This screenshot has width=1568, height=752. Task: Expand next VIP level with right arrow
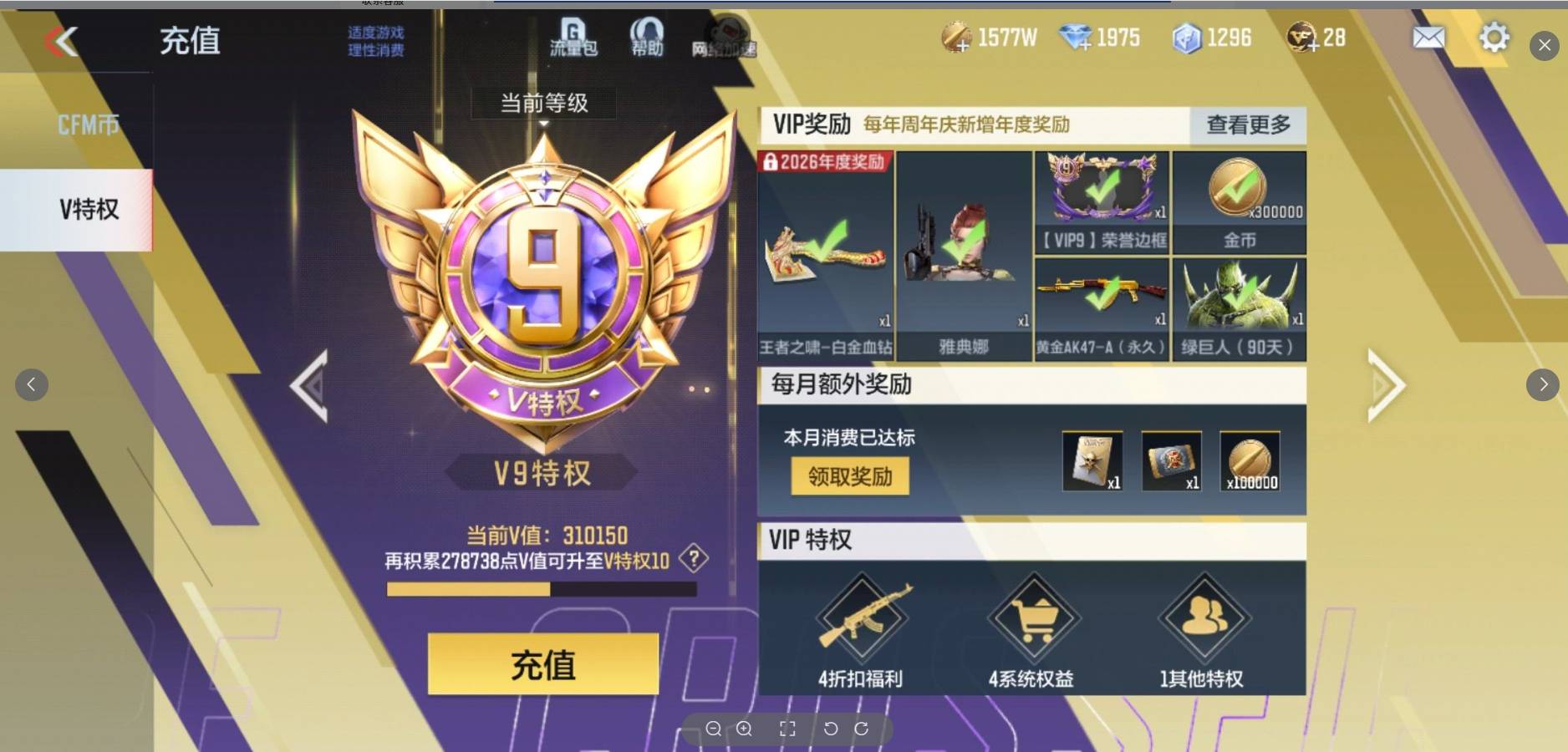click(1383, 384)
